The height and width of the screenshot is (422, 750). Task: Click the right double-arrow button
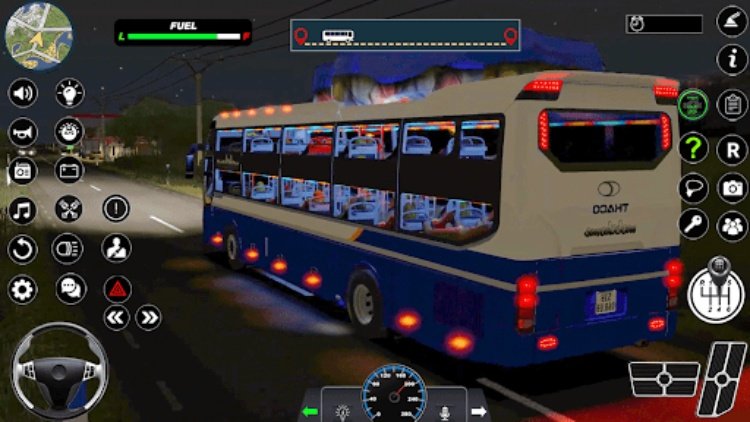(x=149, y=318)
